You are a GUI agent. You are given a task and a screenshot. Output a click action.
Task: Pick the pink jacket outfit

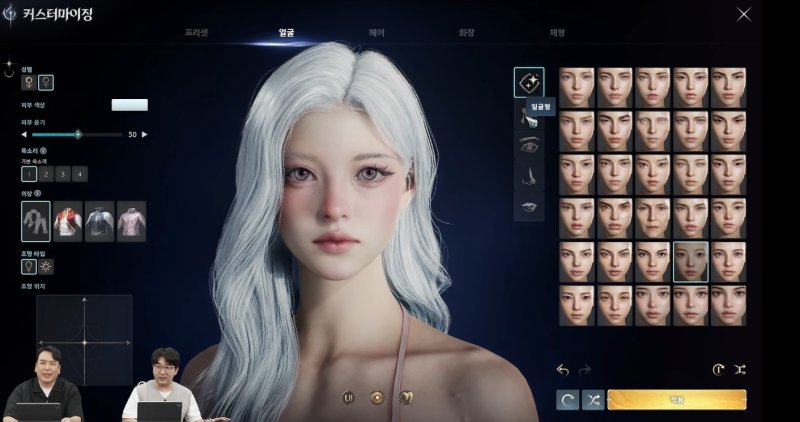pyautogui.click(x=131, y=221)
